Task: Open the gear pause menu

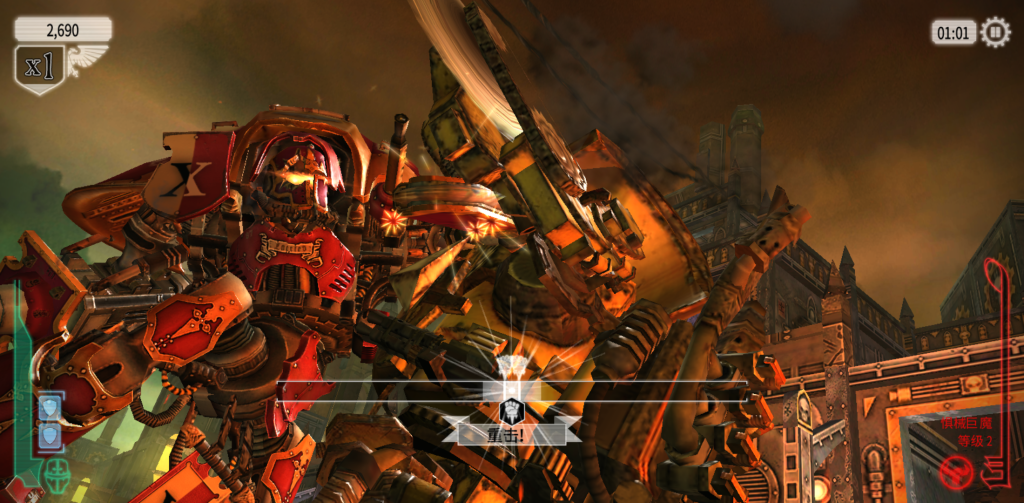Action: tap(995, 32)
